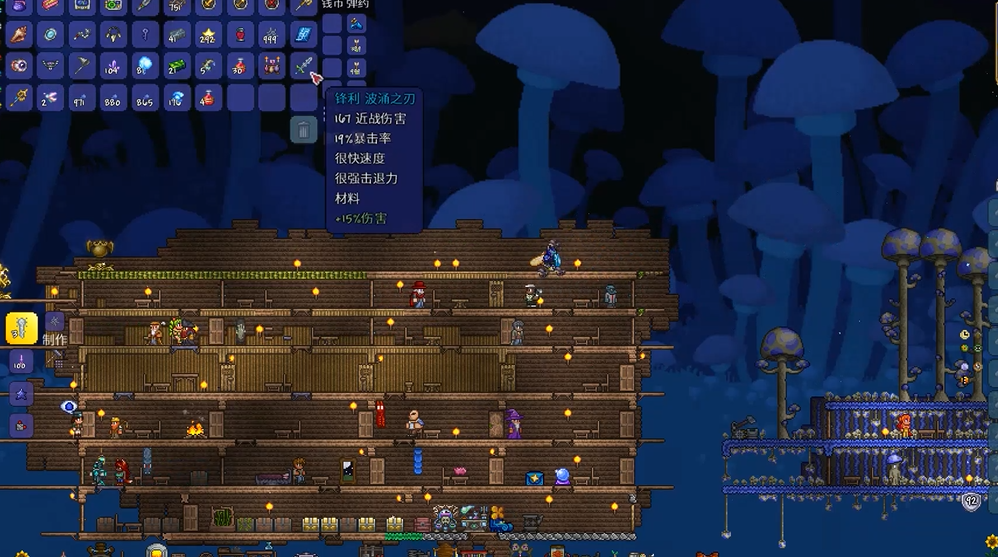Select the magic mirror slot
This screenshot has height=557, width=998.
[x=50, y=35]
